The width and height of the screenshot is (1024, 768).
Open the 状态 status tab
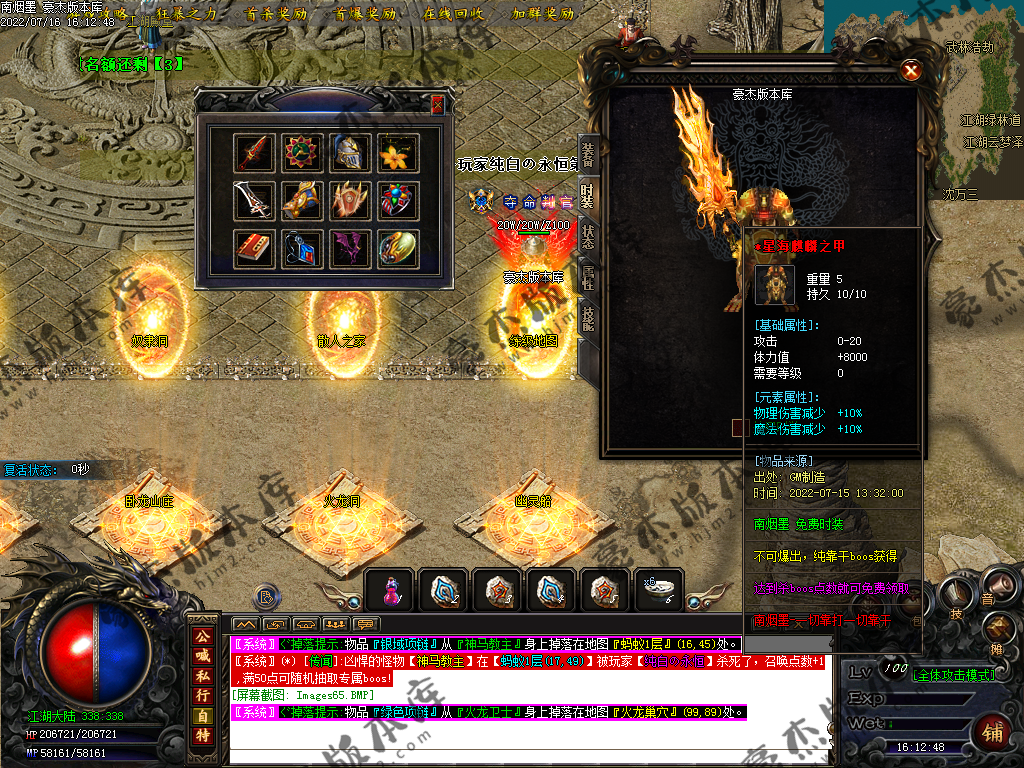point(588,236)
